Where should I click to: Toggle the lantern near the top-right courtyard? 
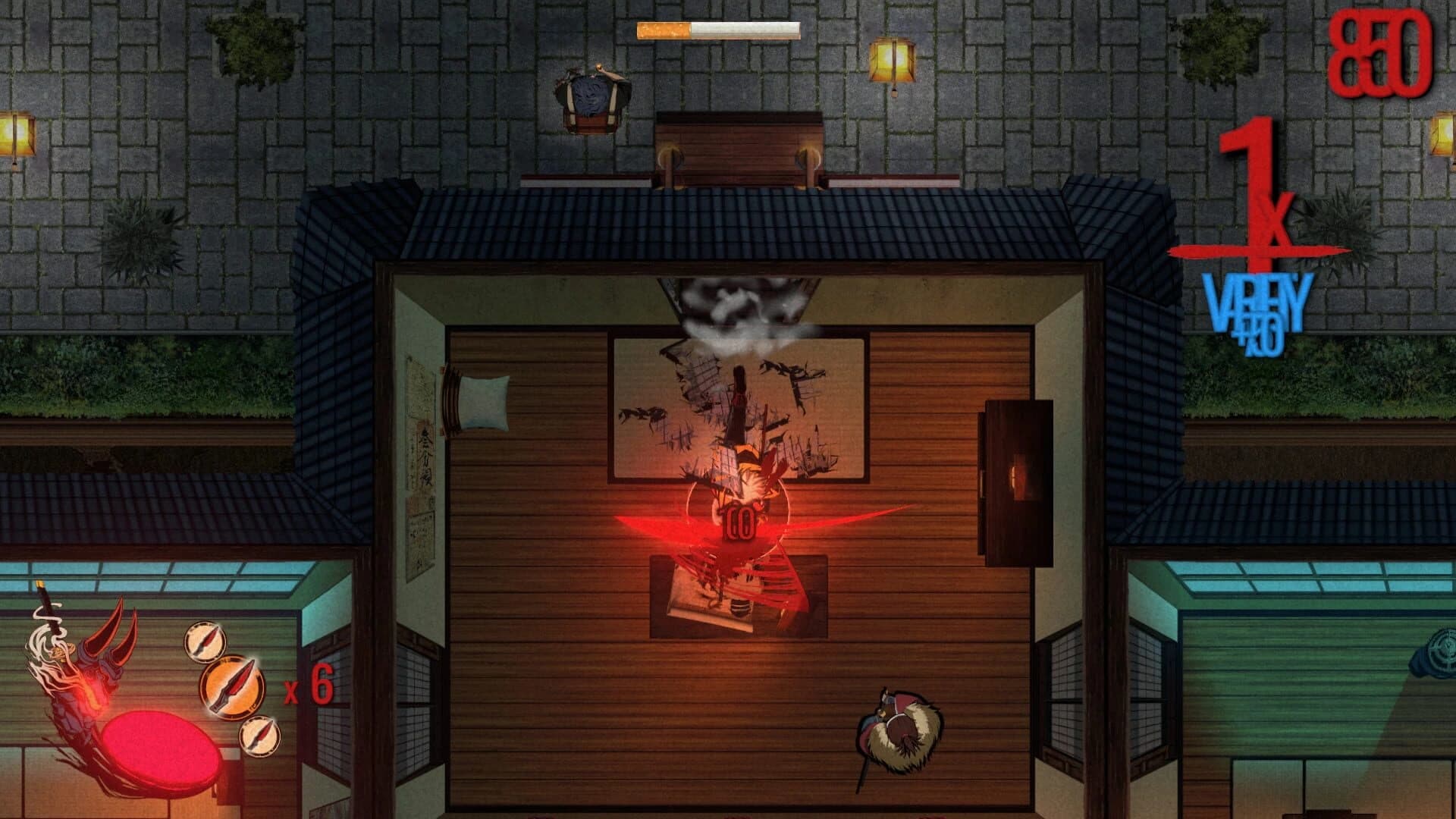pos(893,57)
